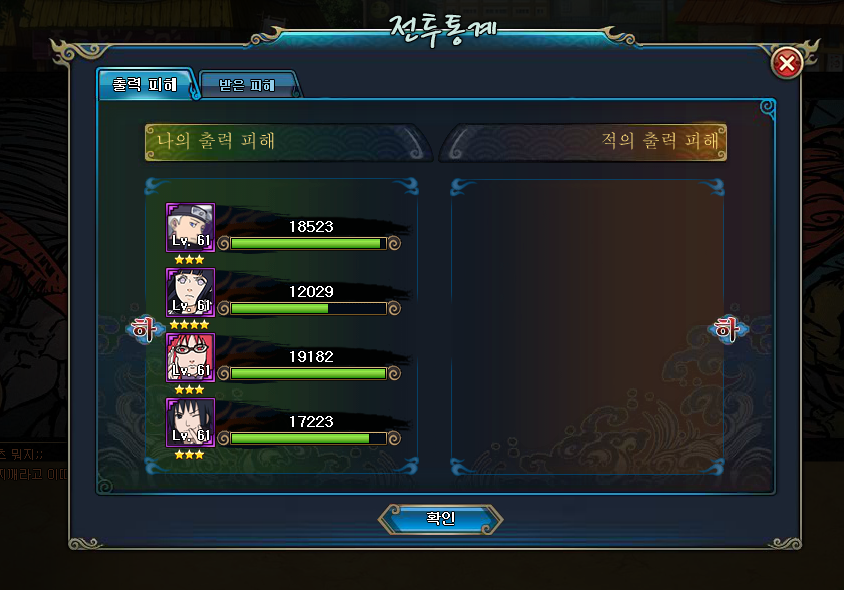Viewport: 844px width, 590px height.
Task: Close the battle statistics window
Action: click(787, 64)
